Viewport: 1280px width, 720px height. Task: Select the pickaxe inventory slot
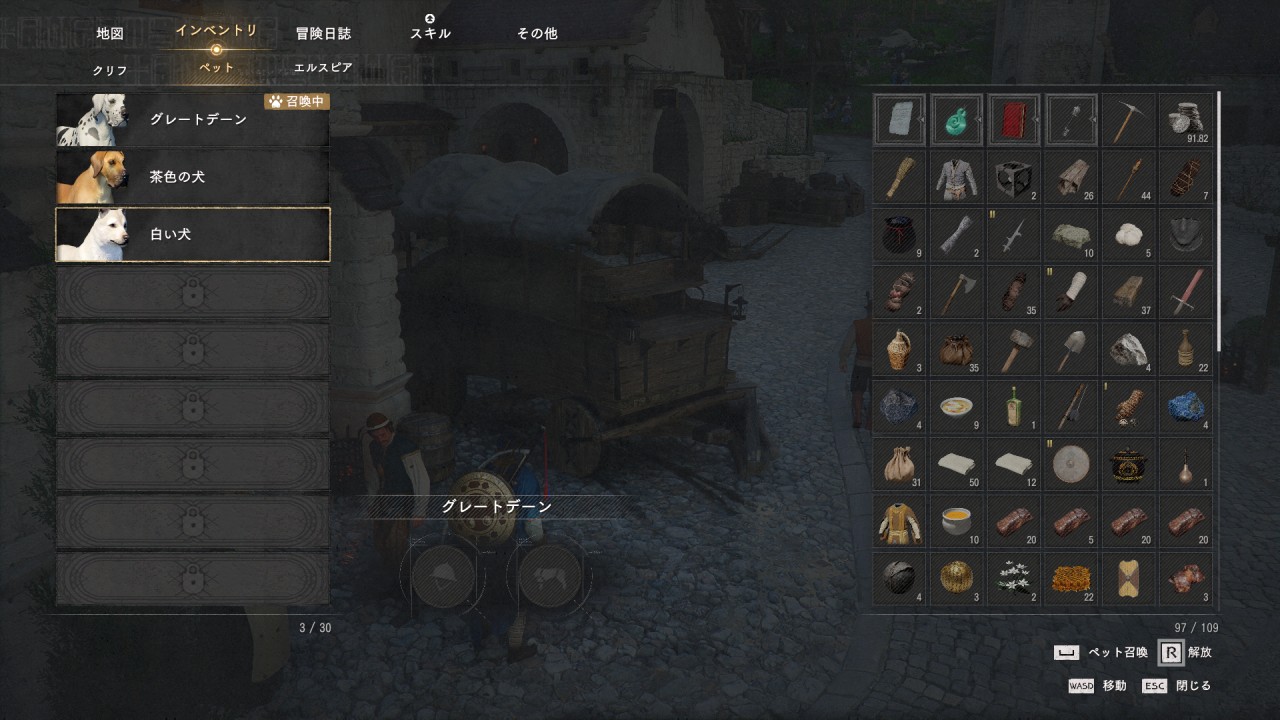click(x=1129, y=120)
